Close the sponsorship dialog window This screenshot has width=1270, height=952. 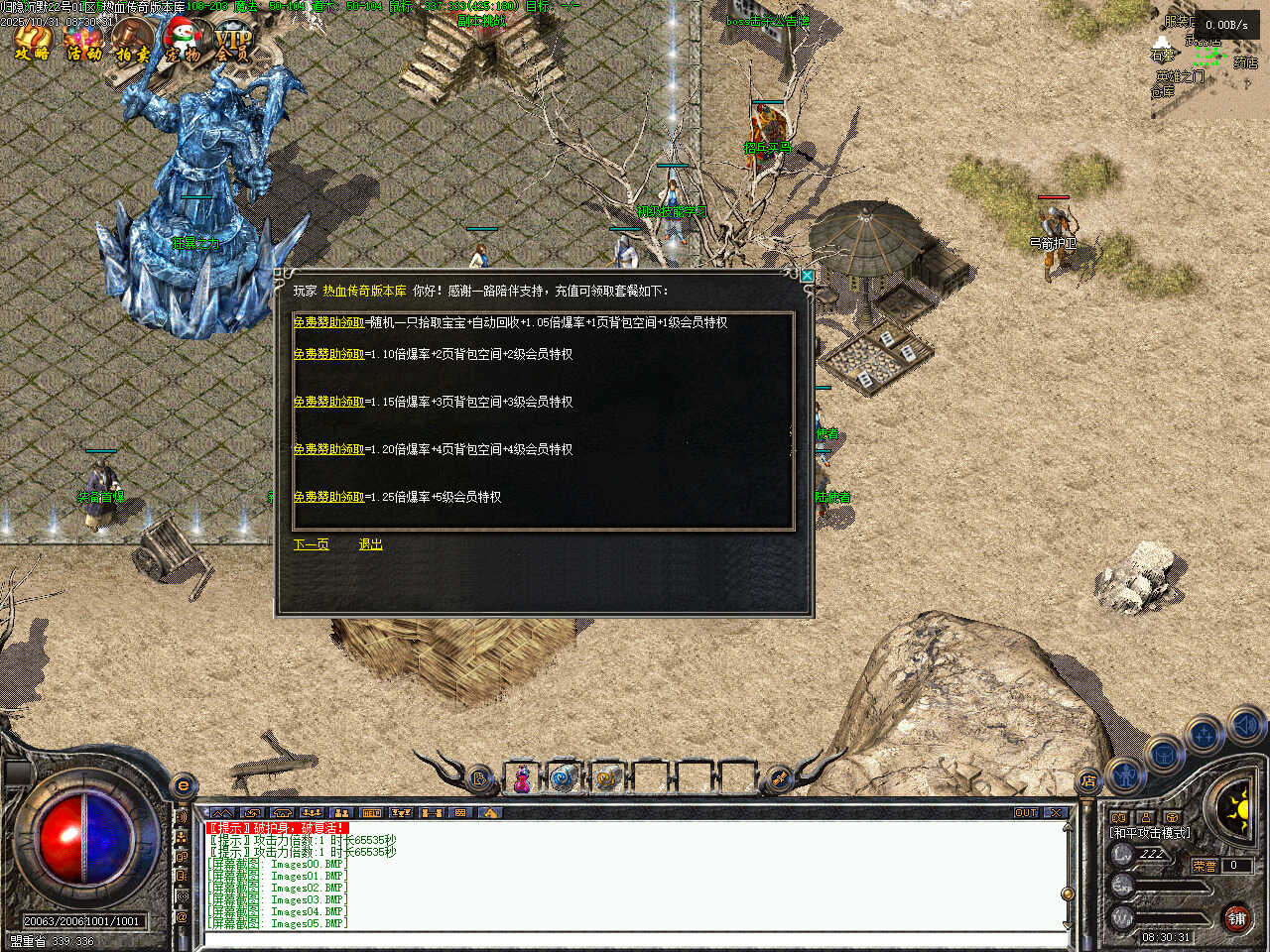point(807,276)
